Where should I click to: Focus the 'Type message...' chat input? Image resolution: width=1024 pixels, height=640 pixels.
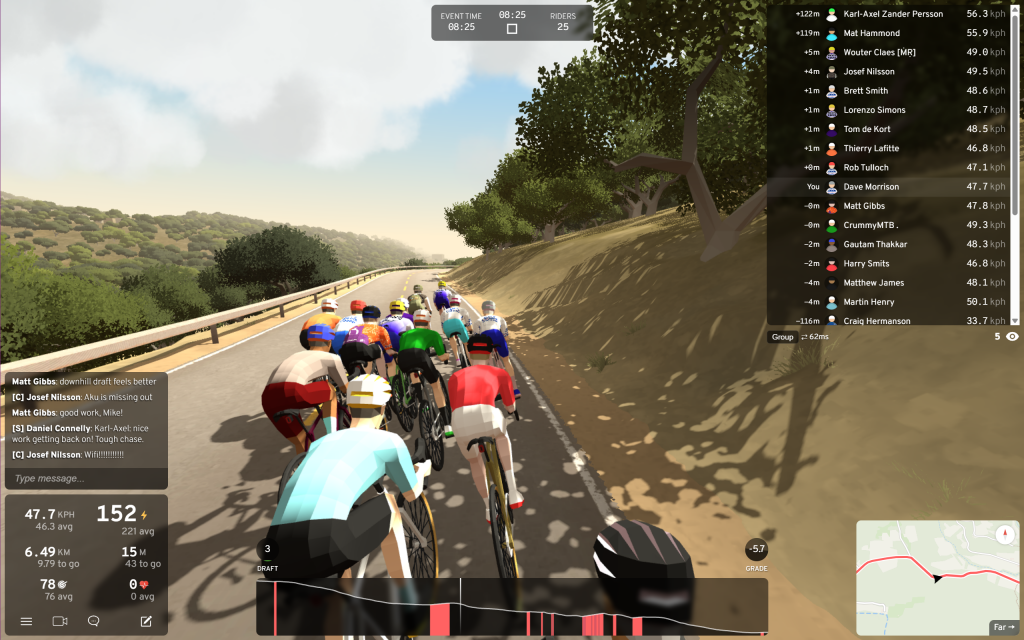click(x=85, y=478)
